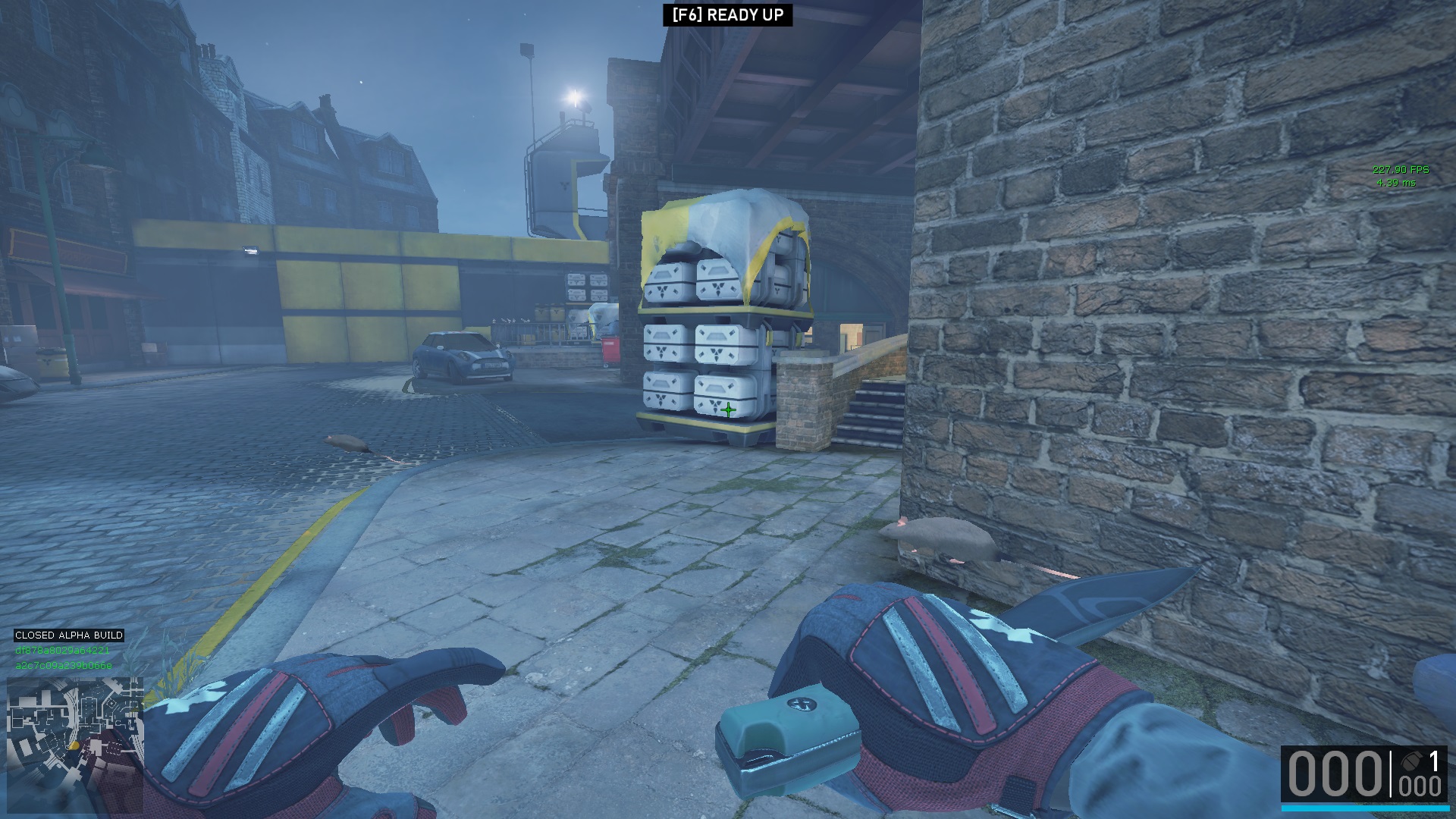Open the minimap in the corner
1456x819 pixels.
tap(75, 745)
